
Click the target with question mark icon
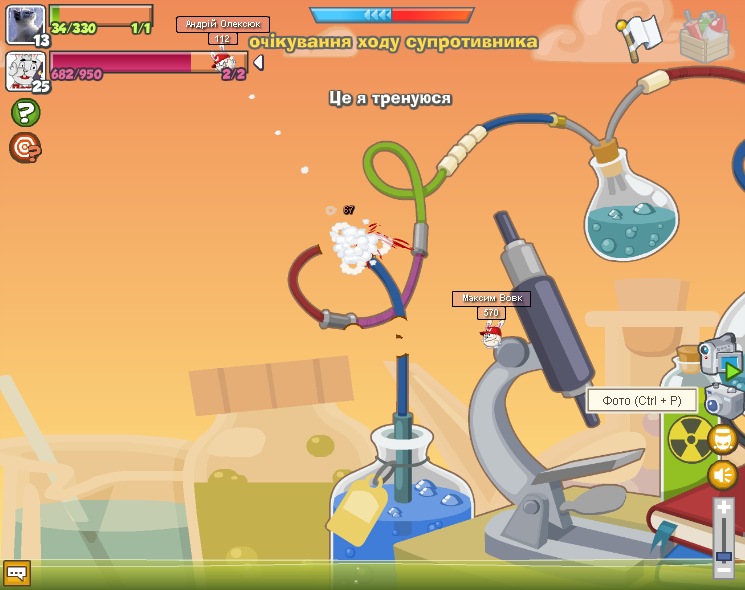(24, 148)
